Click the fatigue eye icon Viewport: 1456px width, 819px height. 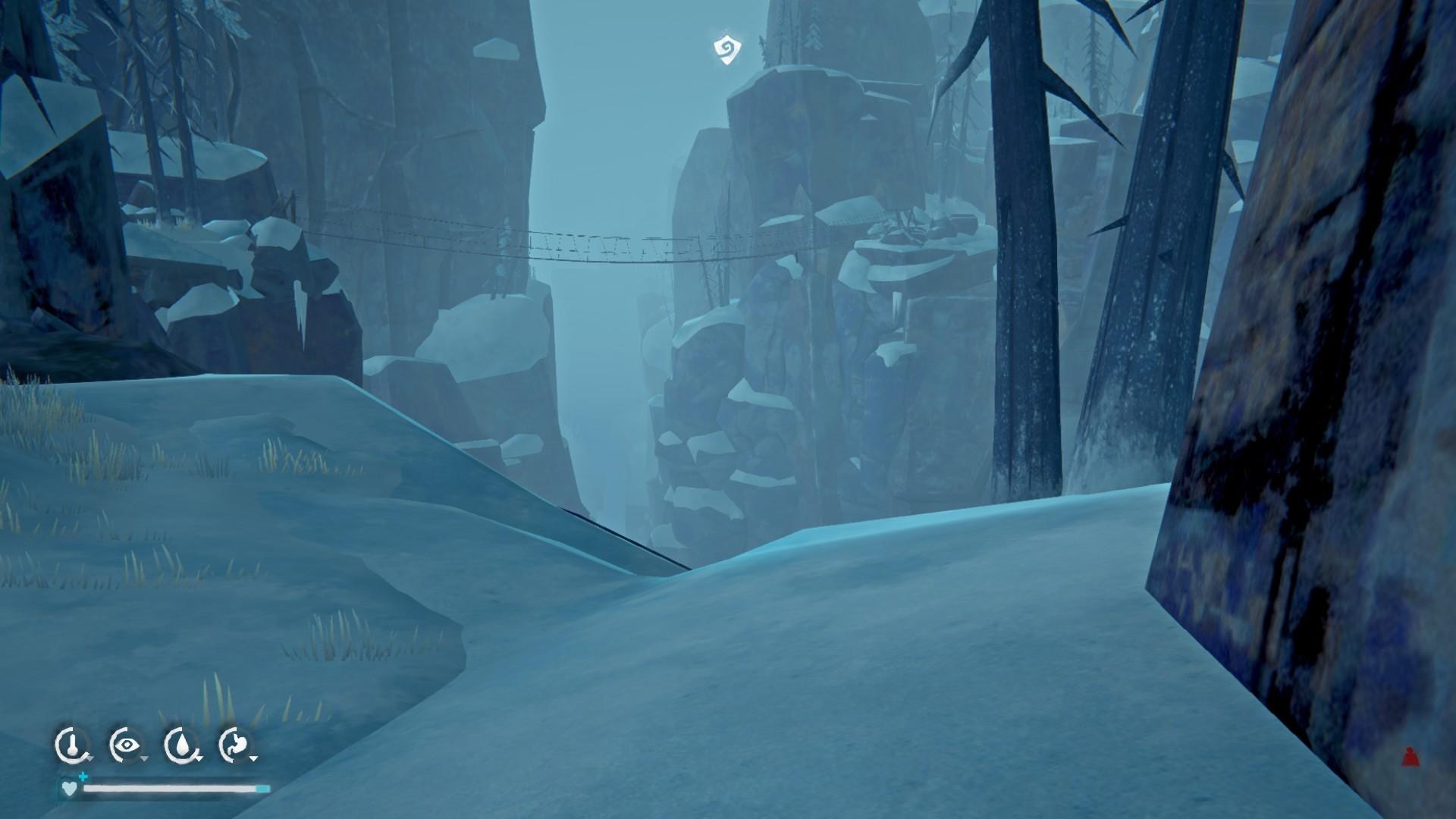(x=126, y=744)
